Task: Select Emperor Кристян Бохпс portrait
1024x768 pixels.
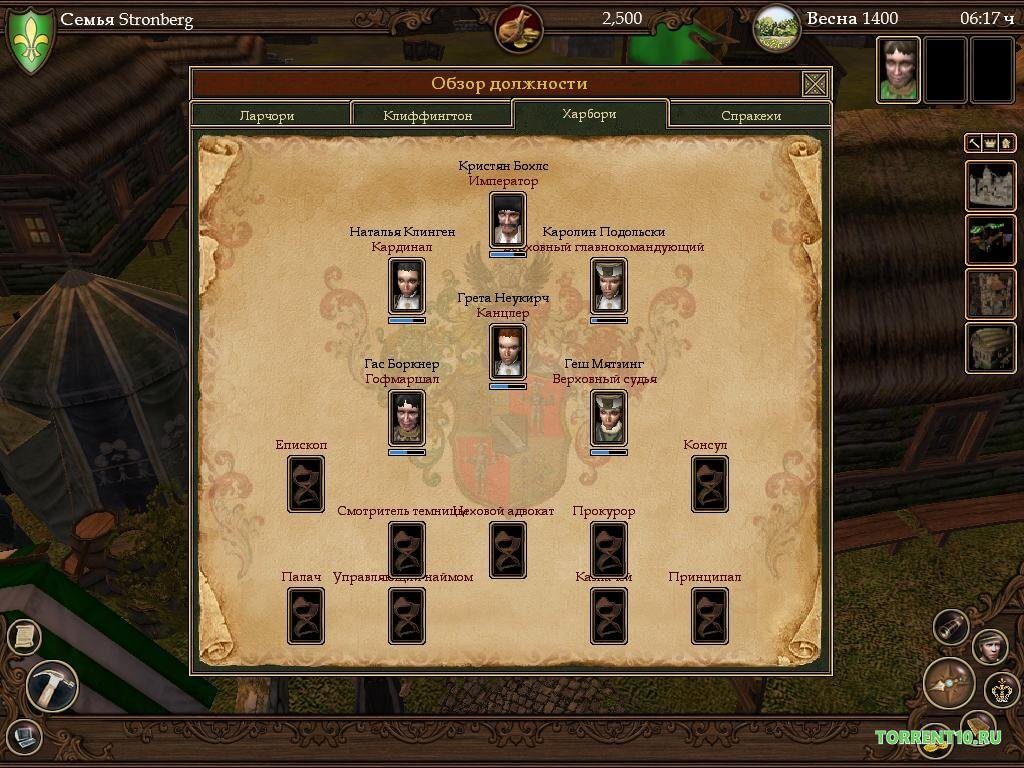Action: coord(508,219)
